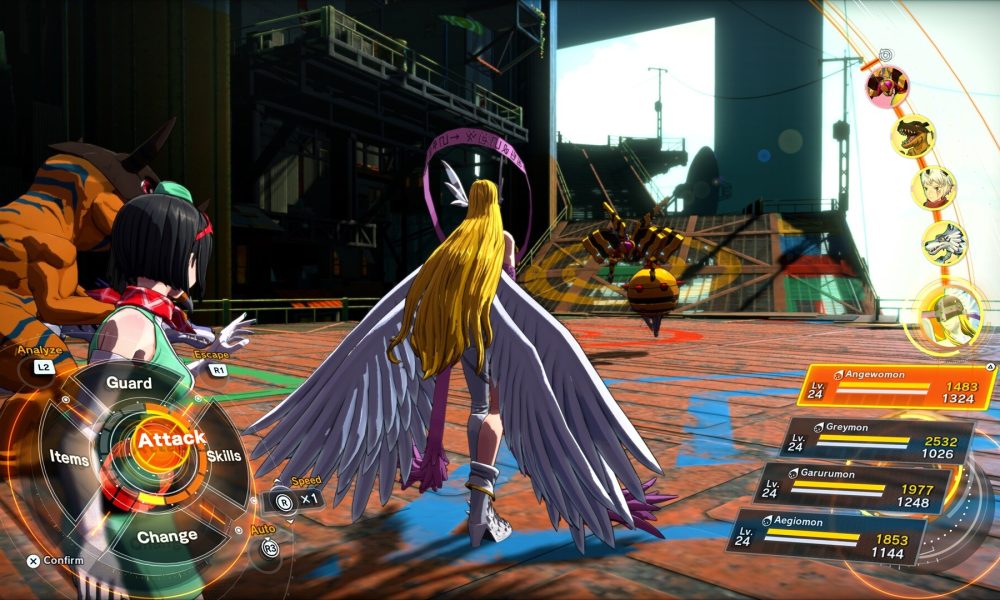1000x600 pixels.
Task: Open the Items command
Action: (69, 458)
